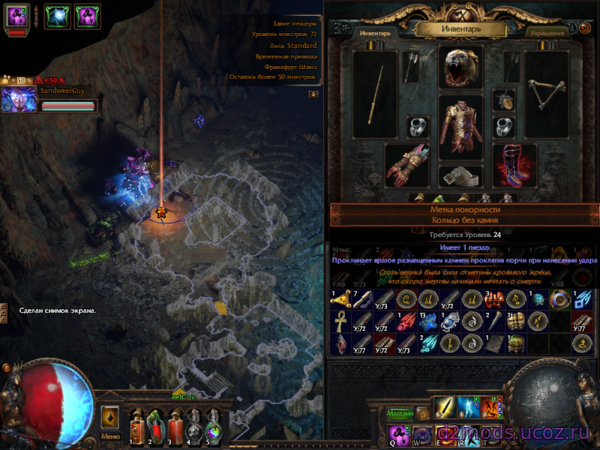Switch to the Инвентарь tab
The image size is (600, 450).
[375, 33]
